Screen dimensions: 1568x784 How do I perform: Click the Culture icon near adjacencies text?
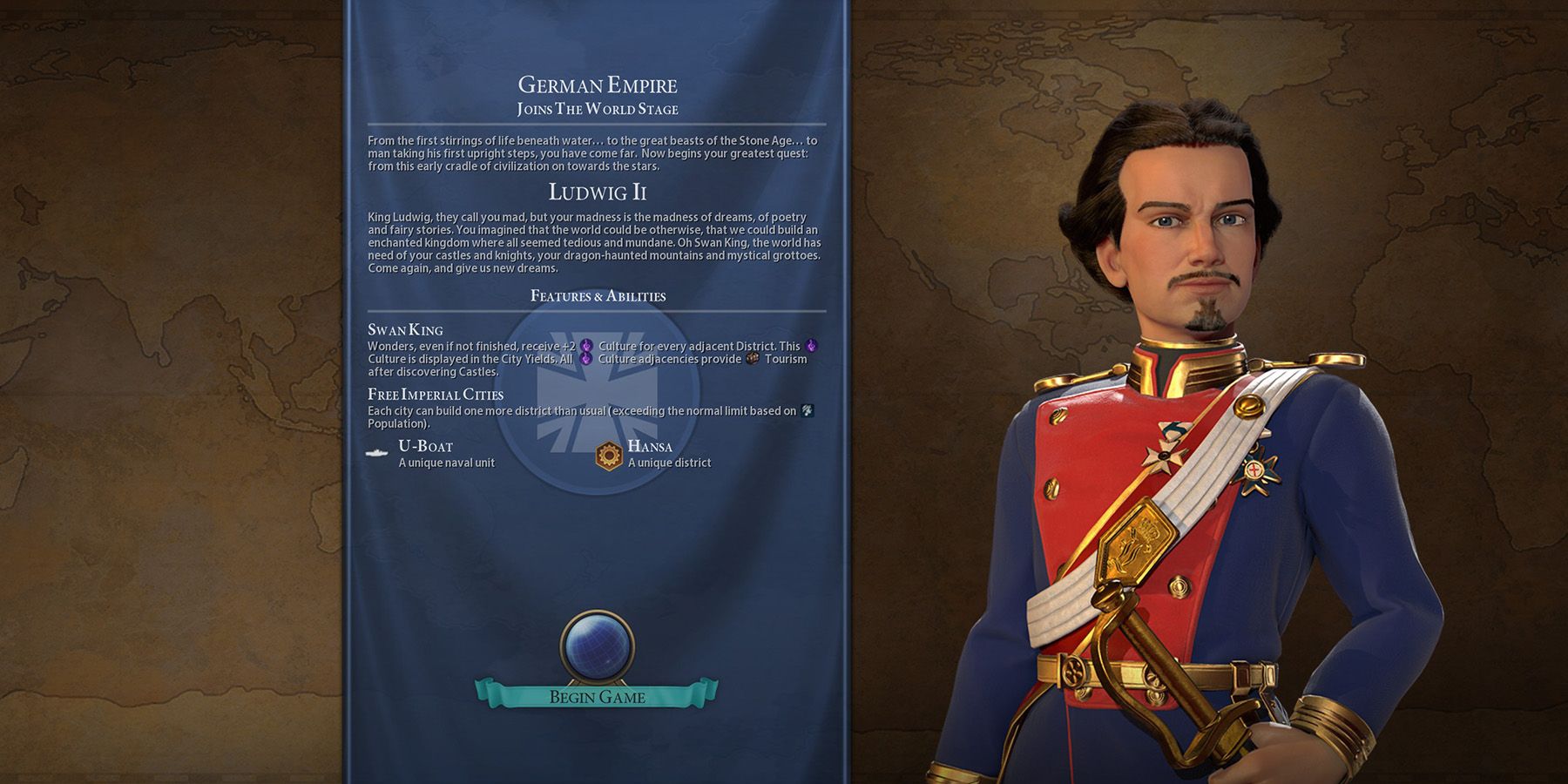click(x=586, y=358)
